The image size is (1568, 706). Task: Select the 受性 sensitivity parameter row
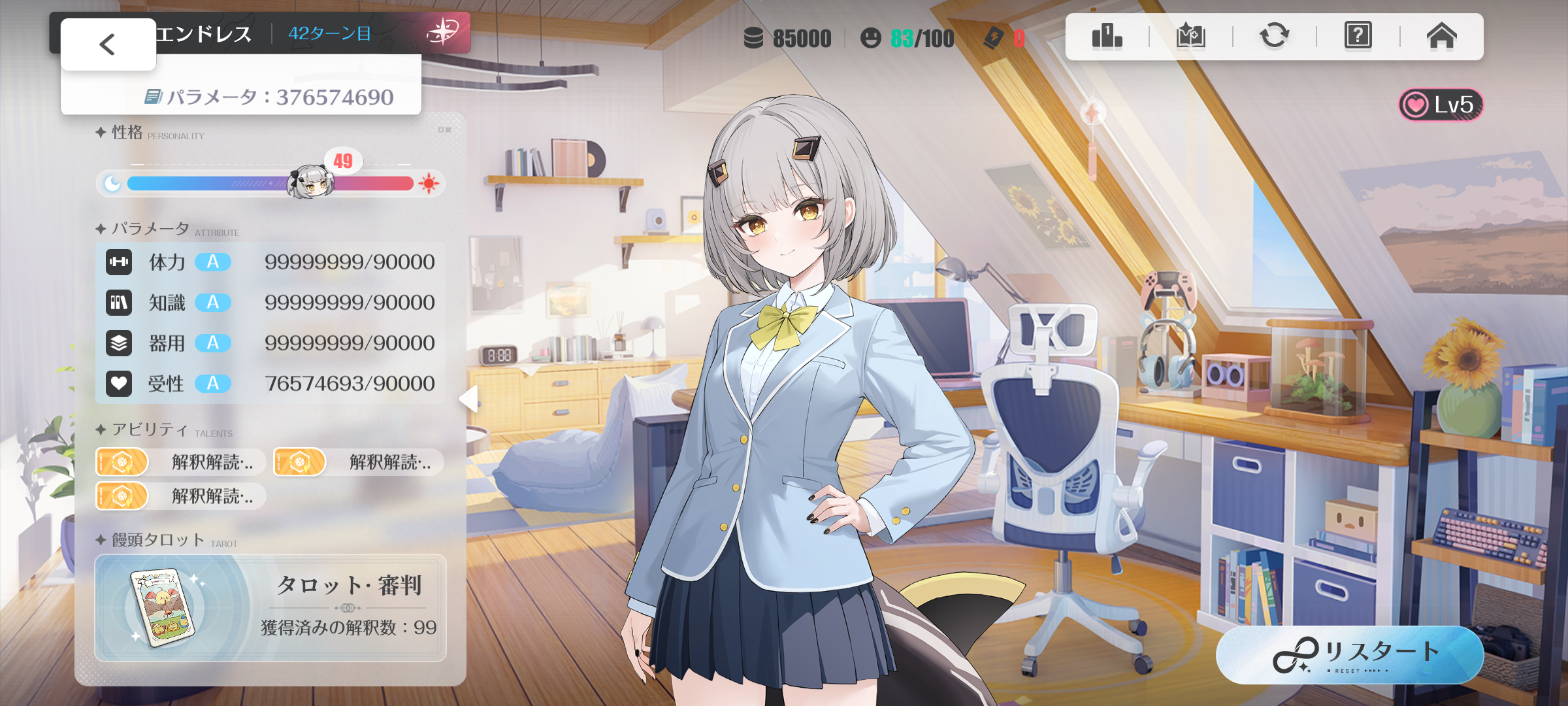point(270,384)
